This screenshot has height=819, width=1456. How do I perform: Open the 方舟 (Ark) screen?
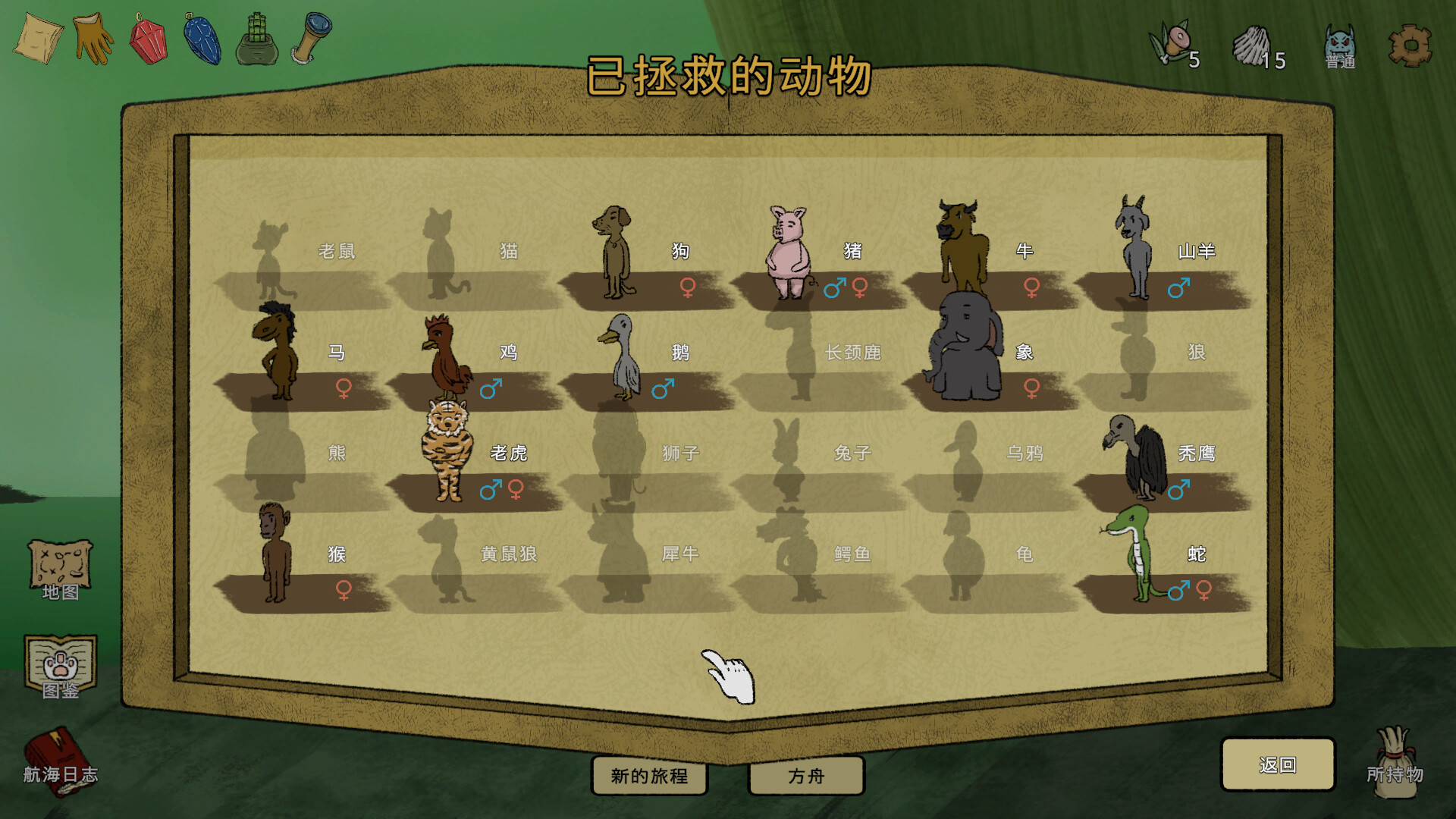[x=806, y=776]
